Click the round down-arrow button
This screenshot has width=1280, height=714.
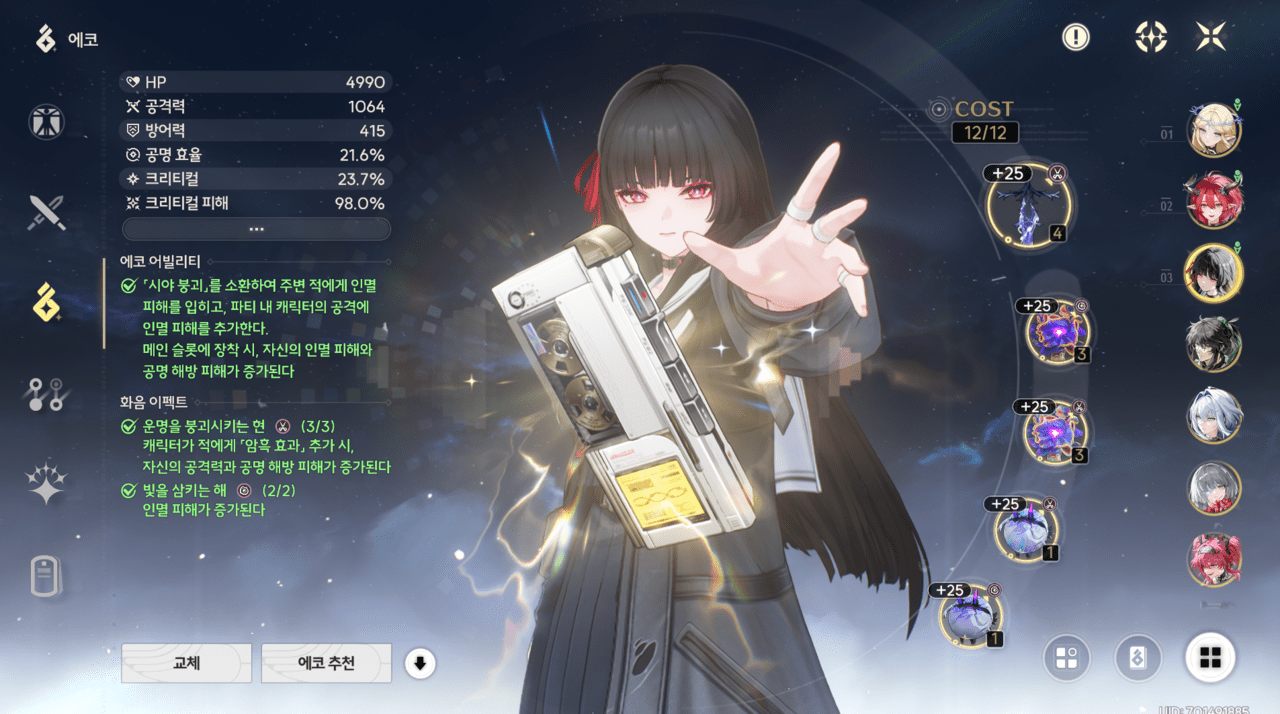(x=420, y=663)
